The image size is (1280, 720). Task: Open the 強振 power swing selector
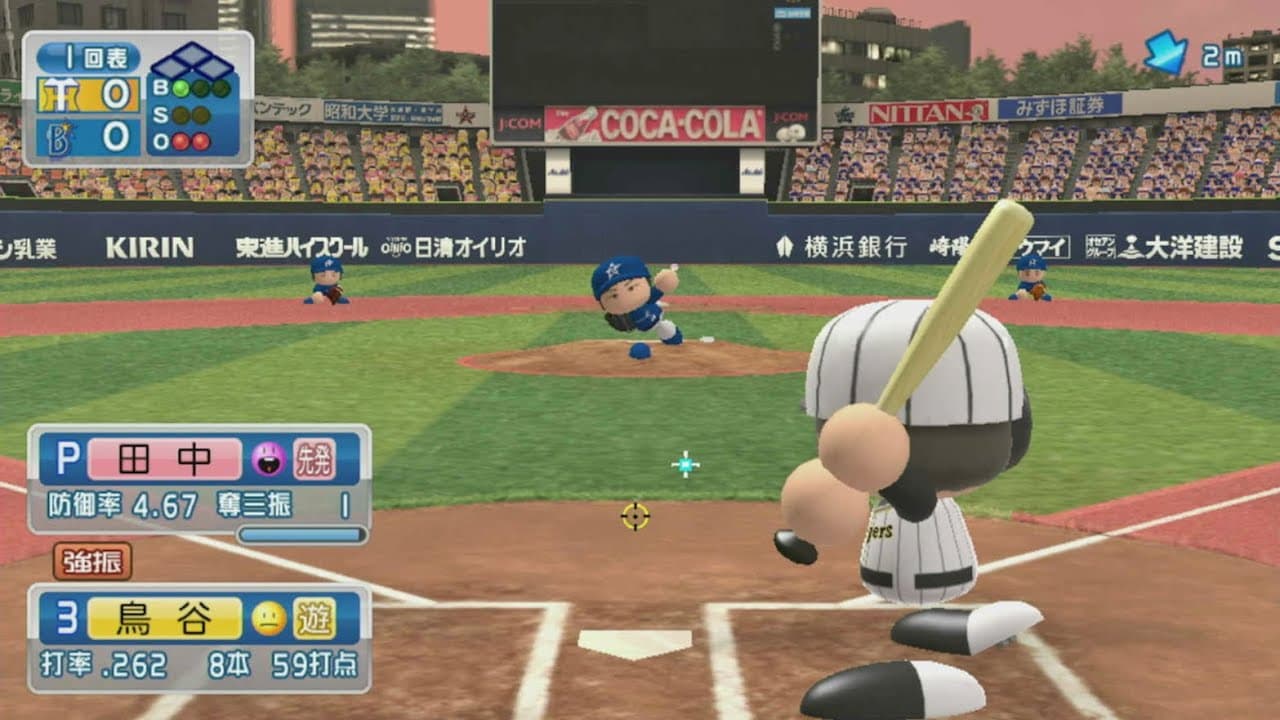click(93, 562)
